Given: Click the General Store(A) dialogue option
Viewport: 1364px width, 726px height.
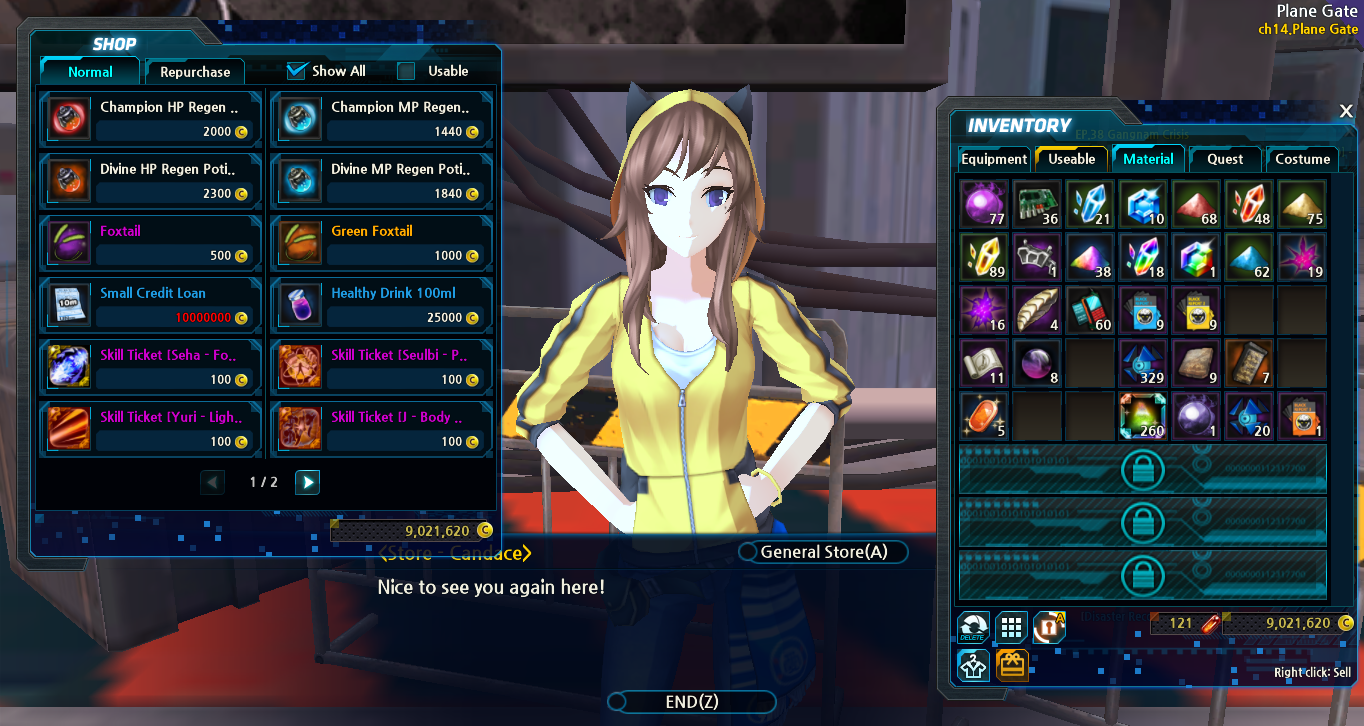Looking at the screenshot, I should [823, 552].
